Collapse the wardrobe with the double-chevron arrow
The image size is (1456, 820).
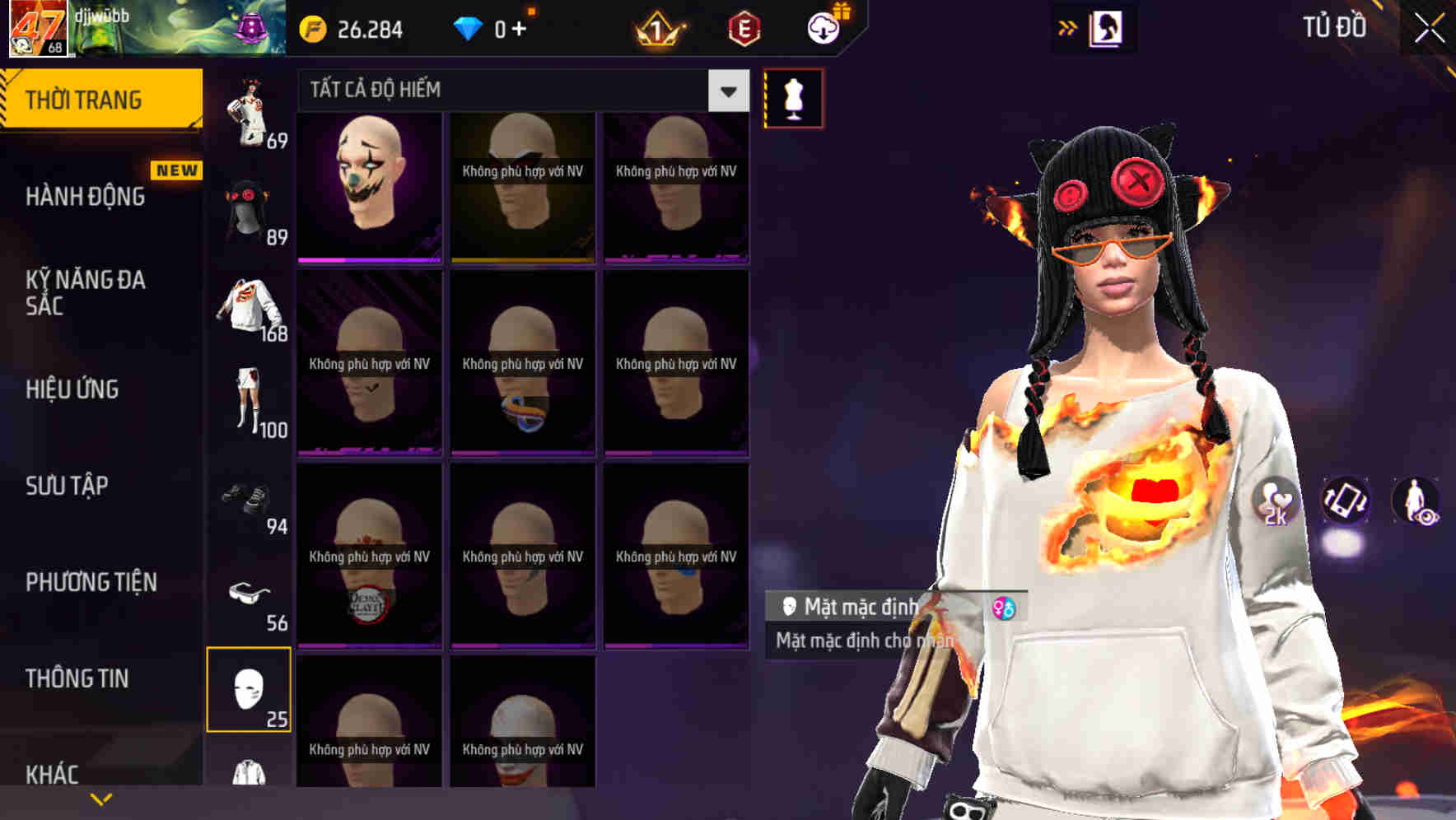click(x=1068, y=26)
